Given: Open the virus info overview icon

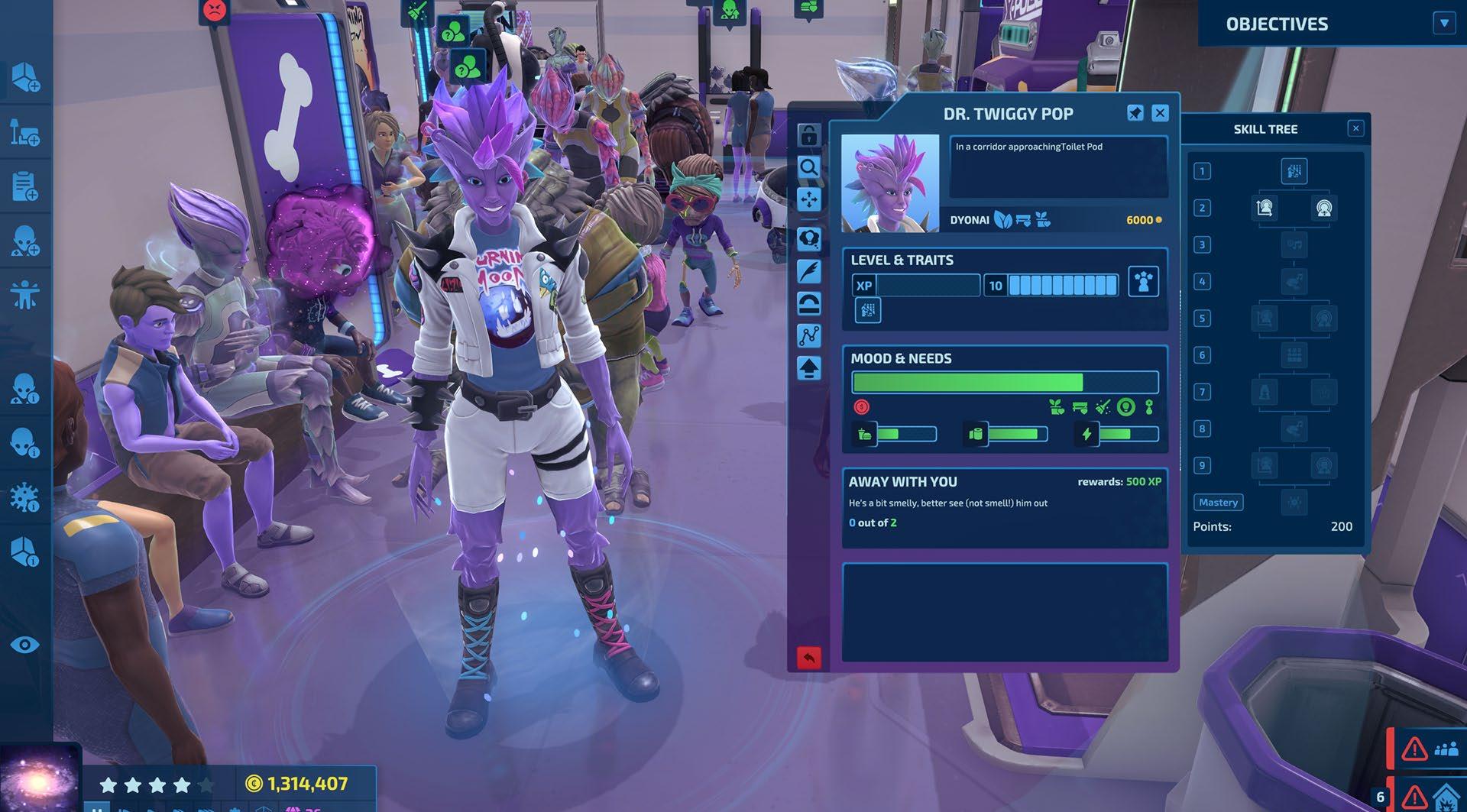Looking at the screenshot, I should pos(25,497).
